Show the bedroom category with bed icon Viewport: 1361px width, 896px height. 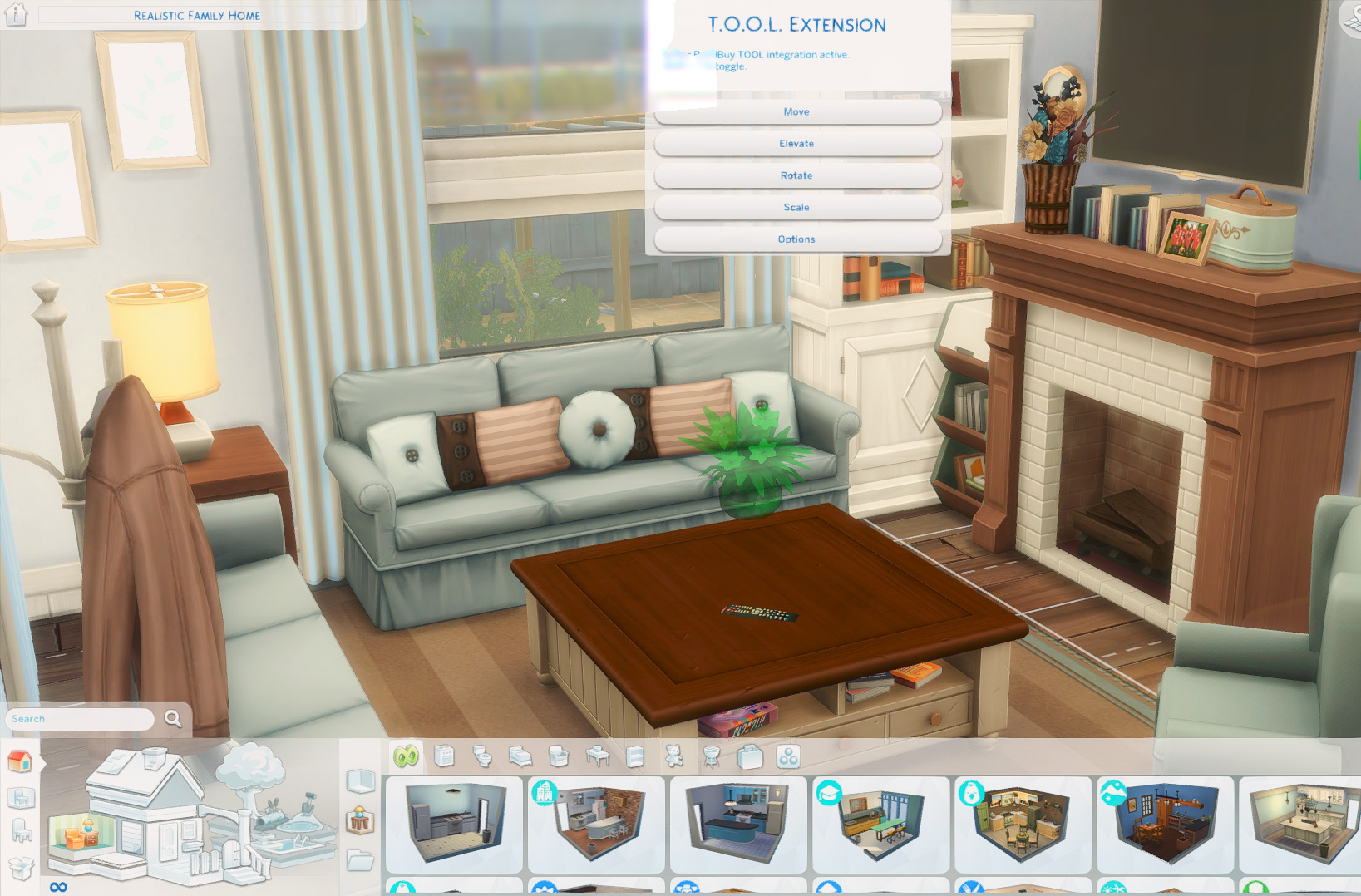520,756
